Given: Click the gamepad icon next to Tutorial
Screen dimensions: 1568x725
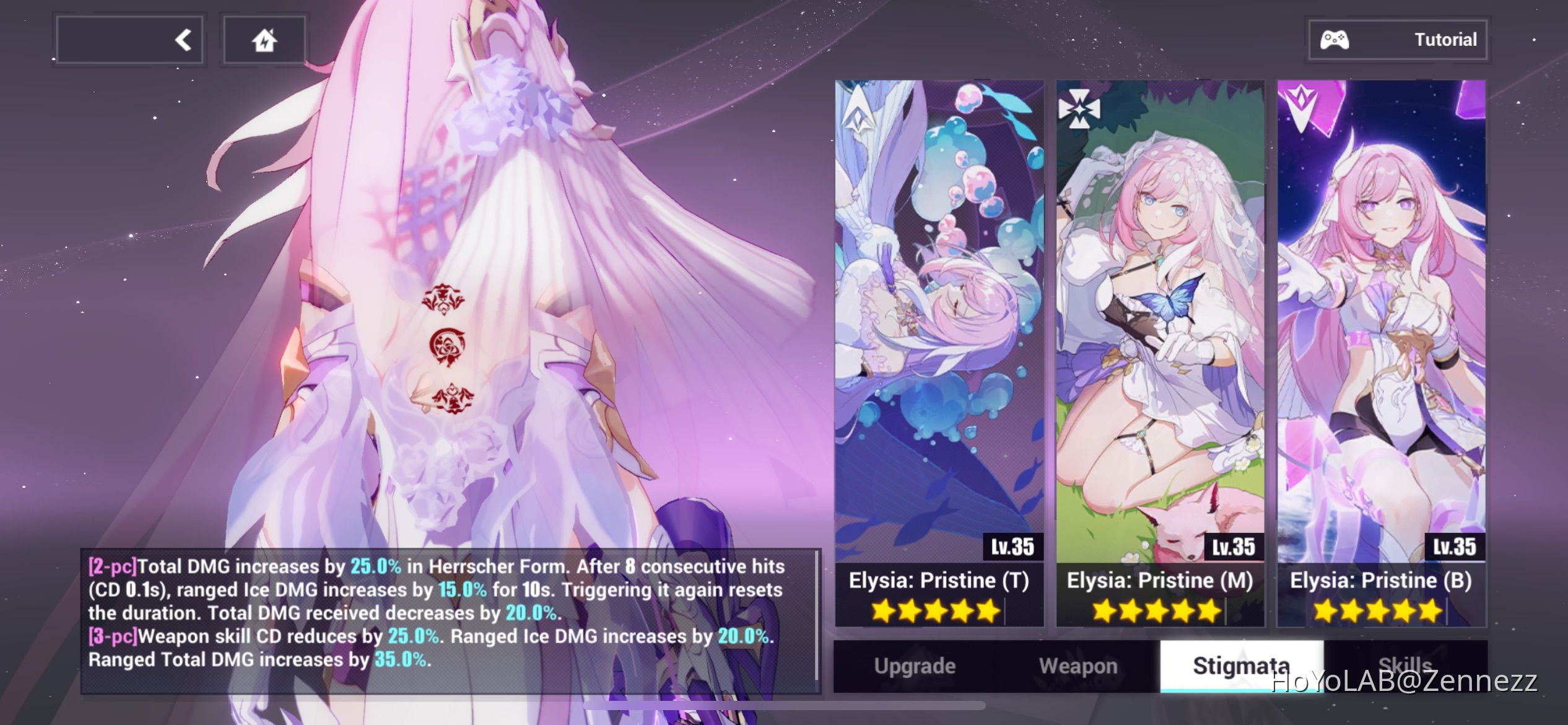Looking at the screenshot, I should pos(1335,39).
